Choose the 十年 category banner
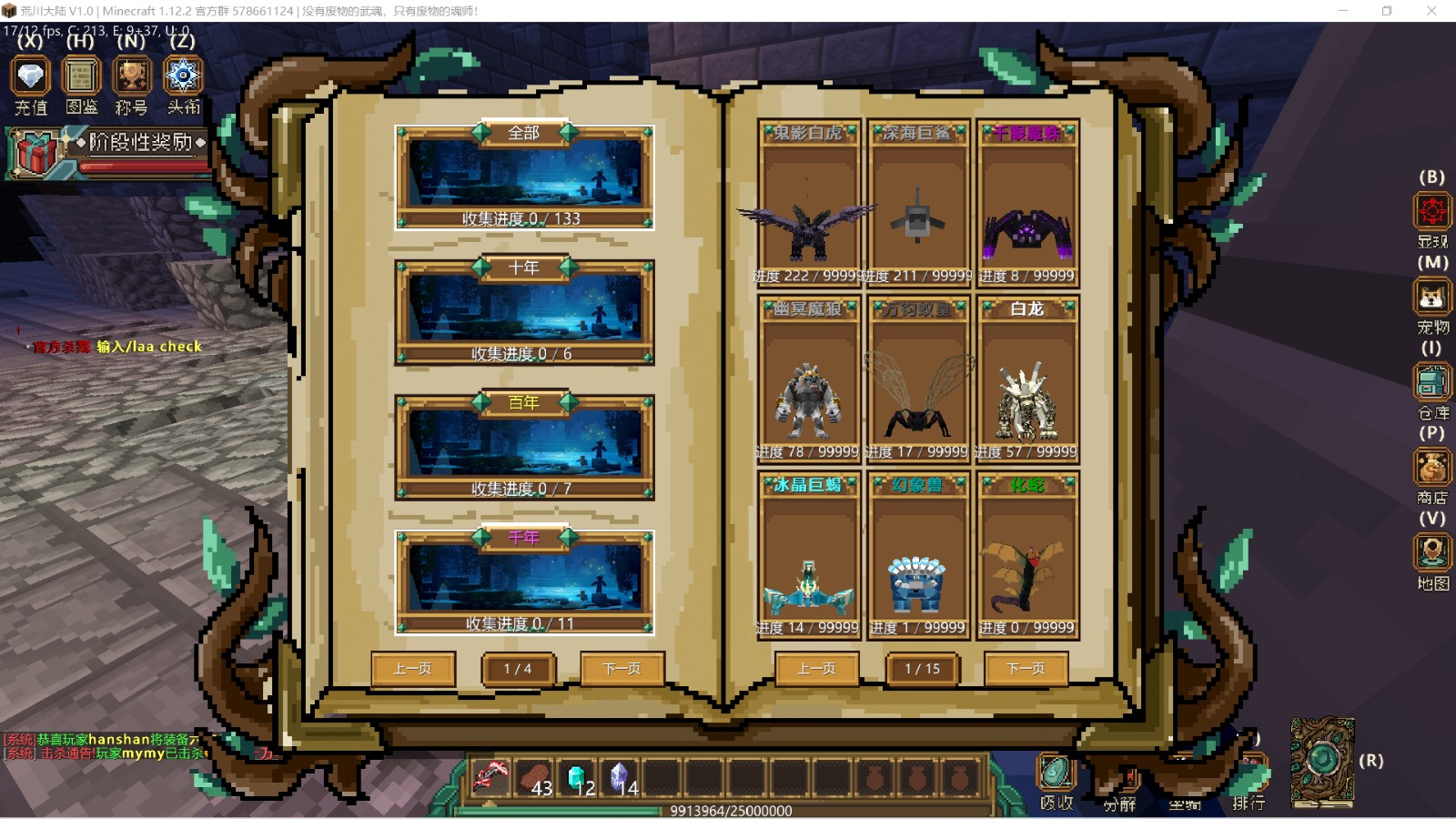 click(524, 312)
